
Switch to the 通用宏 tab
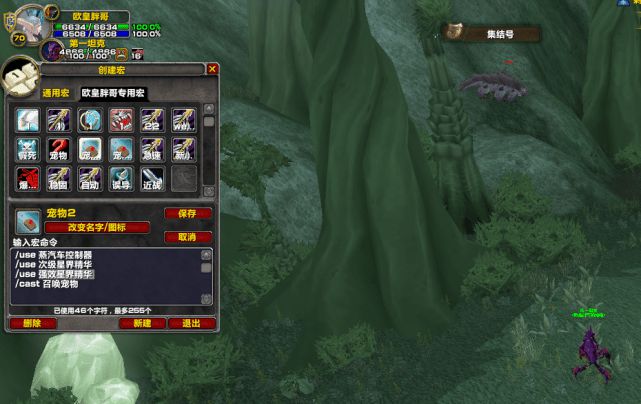pyautogui.click(x=56, y=92)
